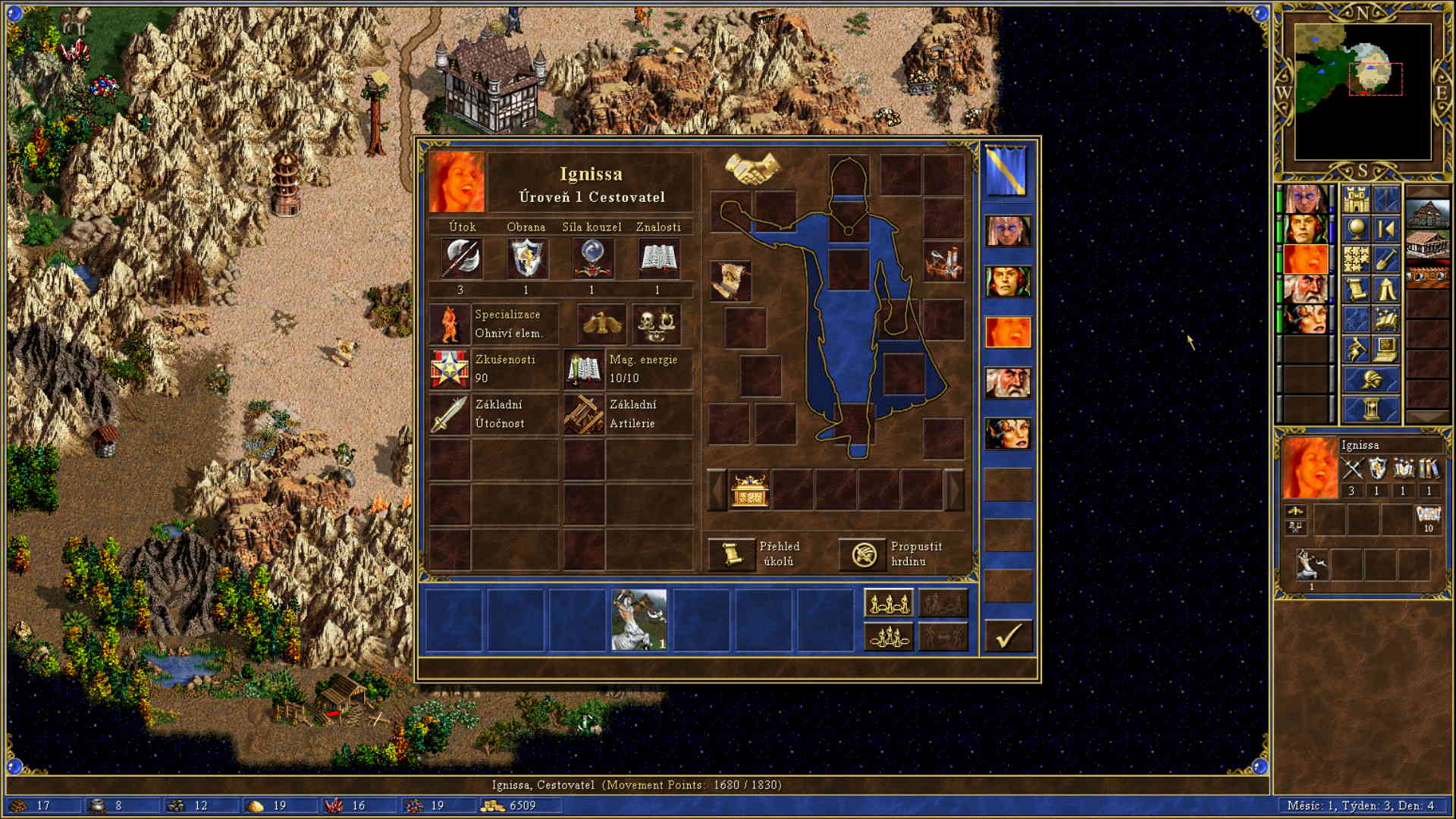Show the Znalosti knowledge skill details
This screenshot has height=819, width=1456.
657,259
